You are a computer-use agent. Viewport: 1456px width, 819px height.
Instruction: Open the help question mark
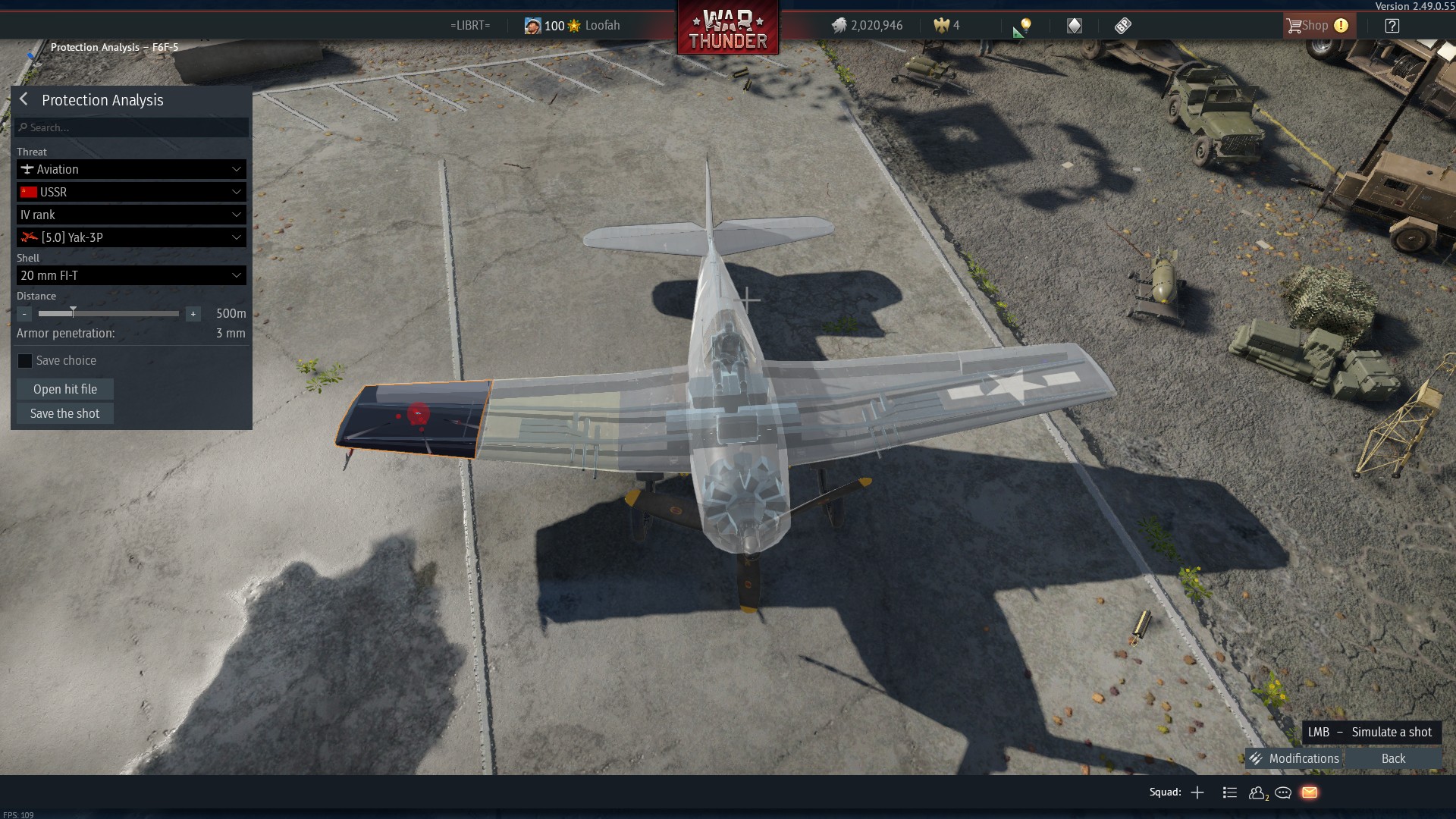(x=1392, y=26)
